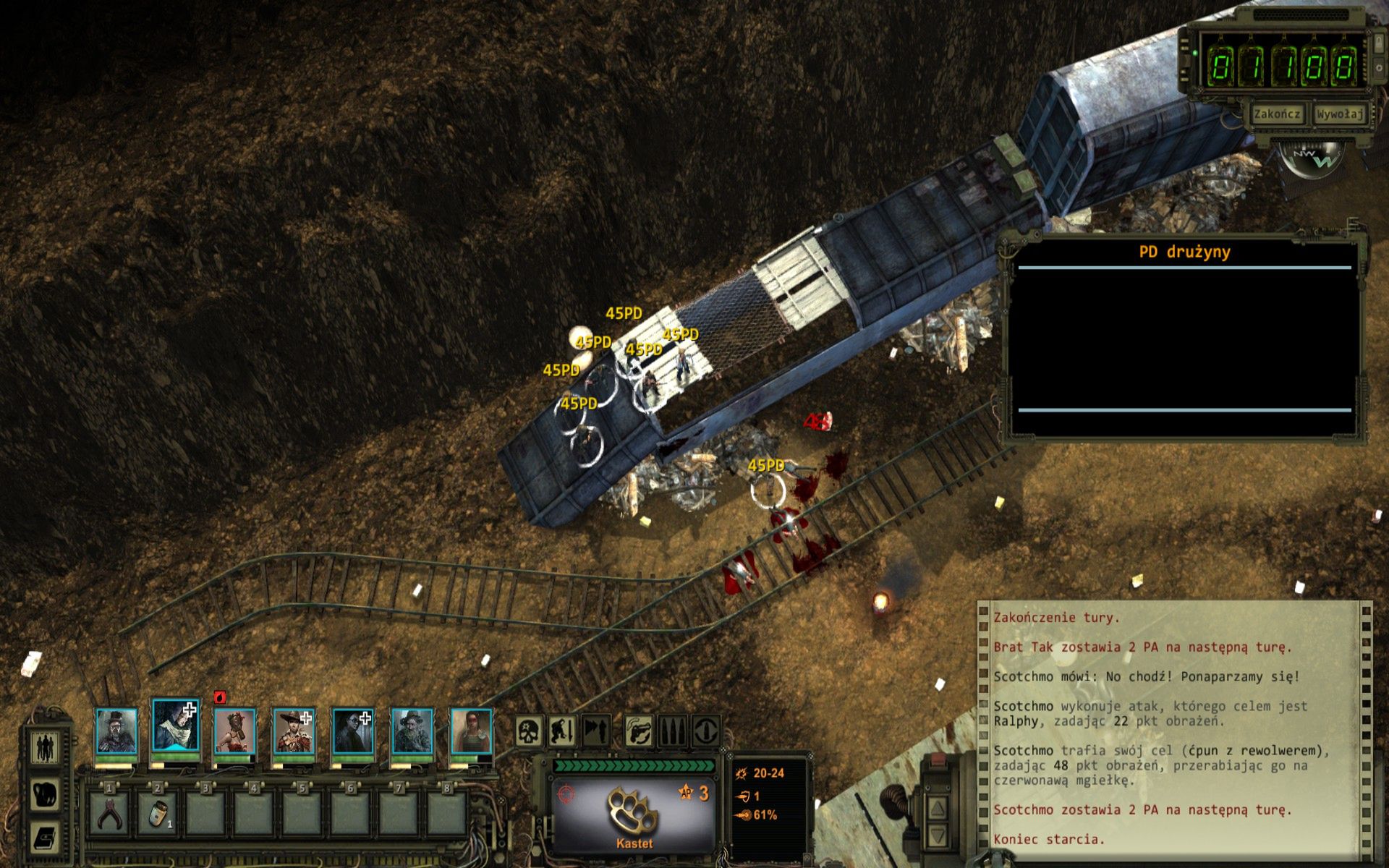Screen dimensions: 1389x868
Task: Open the backpack inventory button
Action: [x=45, y=793]
